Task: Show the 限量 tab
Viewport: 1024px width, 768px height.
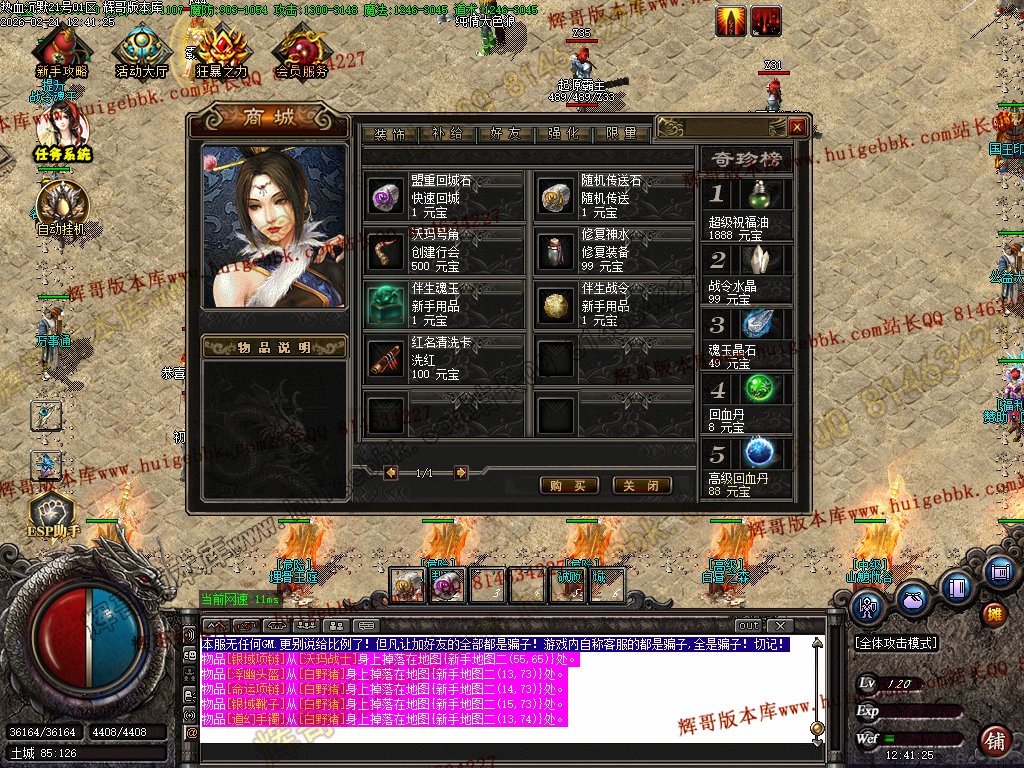Action: (621, 134)
